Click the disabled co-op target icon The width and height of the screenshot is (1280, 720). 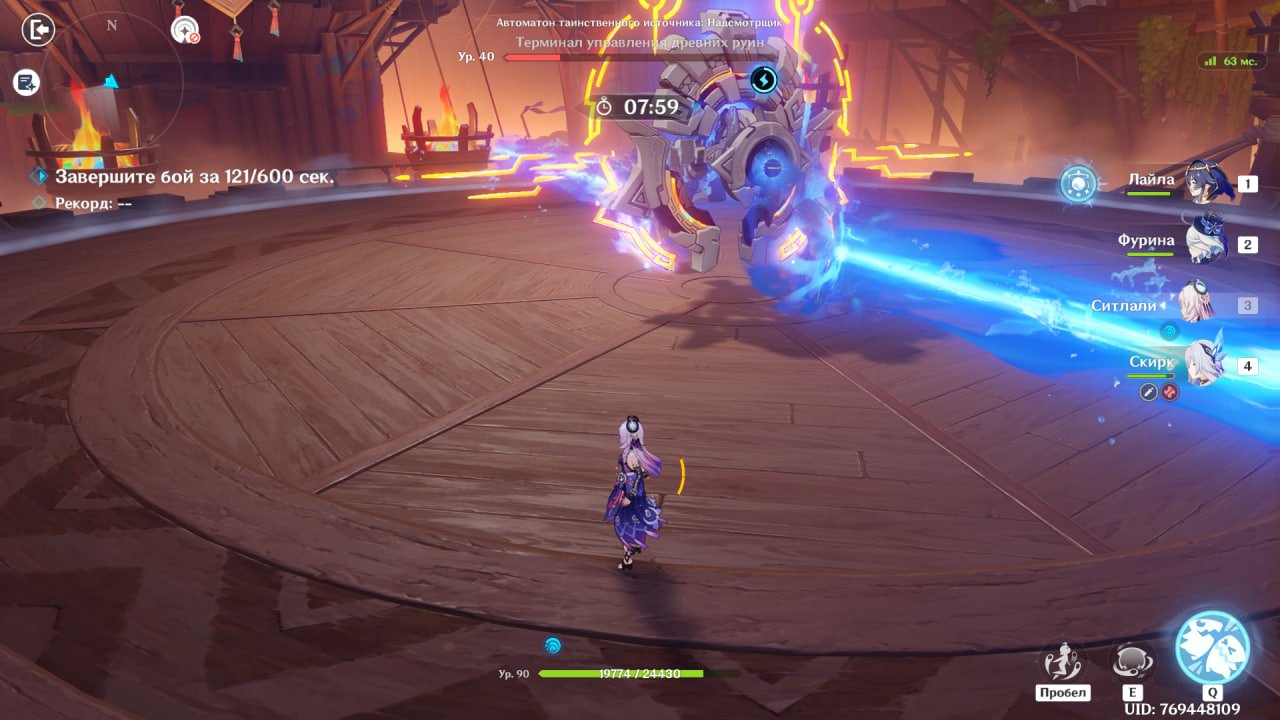click(185, 30)
